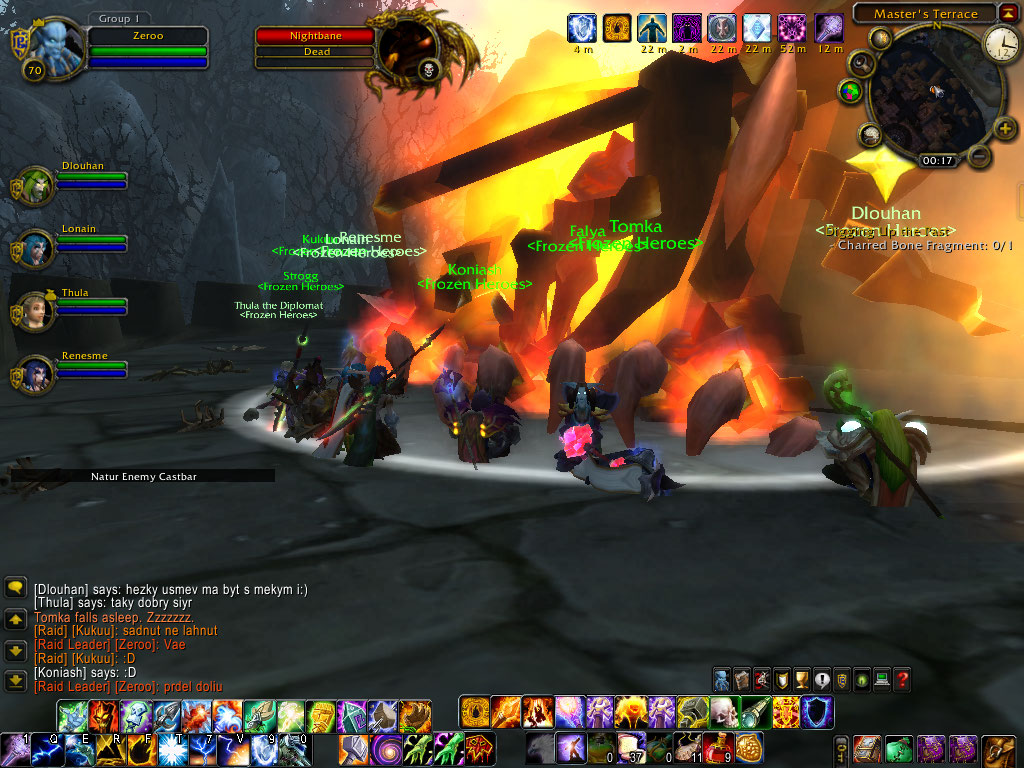Zoom in the minimap with plus button
This screenshot has width=1024, height=768.
click(1005, 128)
